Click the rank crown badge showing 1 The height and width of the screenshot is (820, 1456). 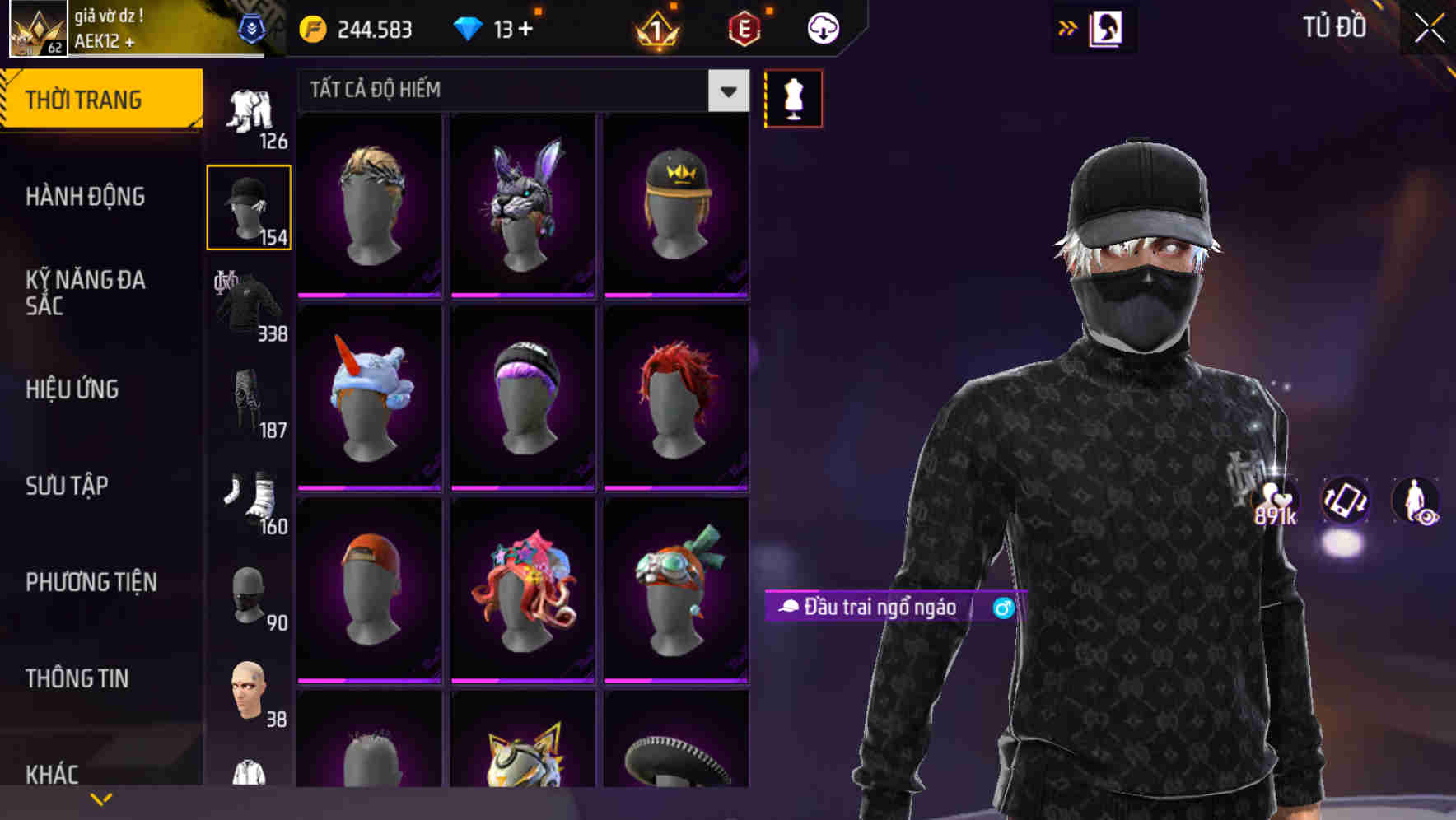(x=656, y=30)
